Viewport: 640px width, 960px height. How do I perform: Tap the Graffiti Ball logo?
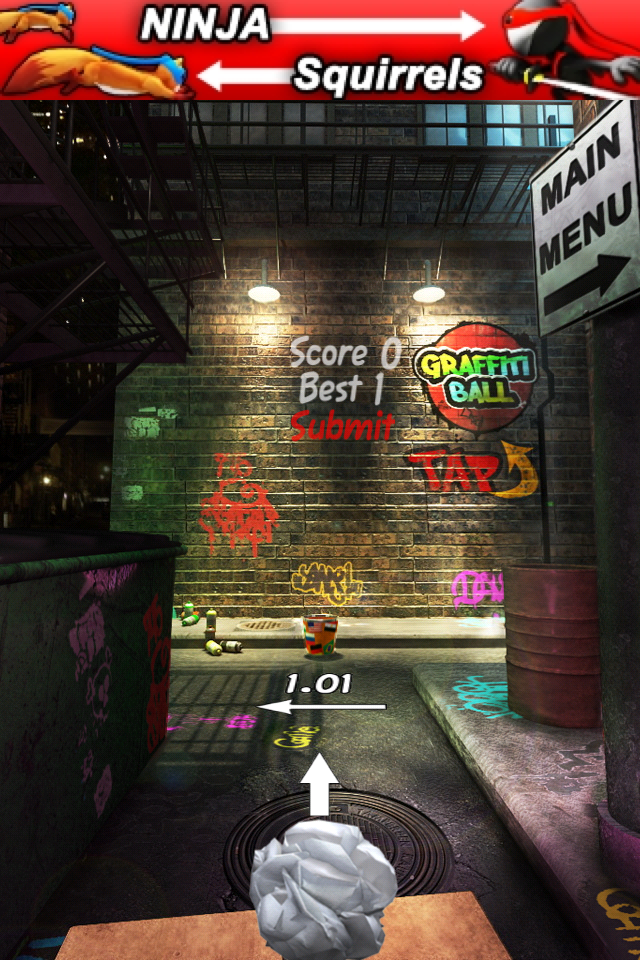click(476, 377)
